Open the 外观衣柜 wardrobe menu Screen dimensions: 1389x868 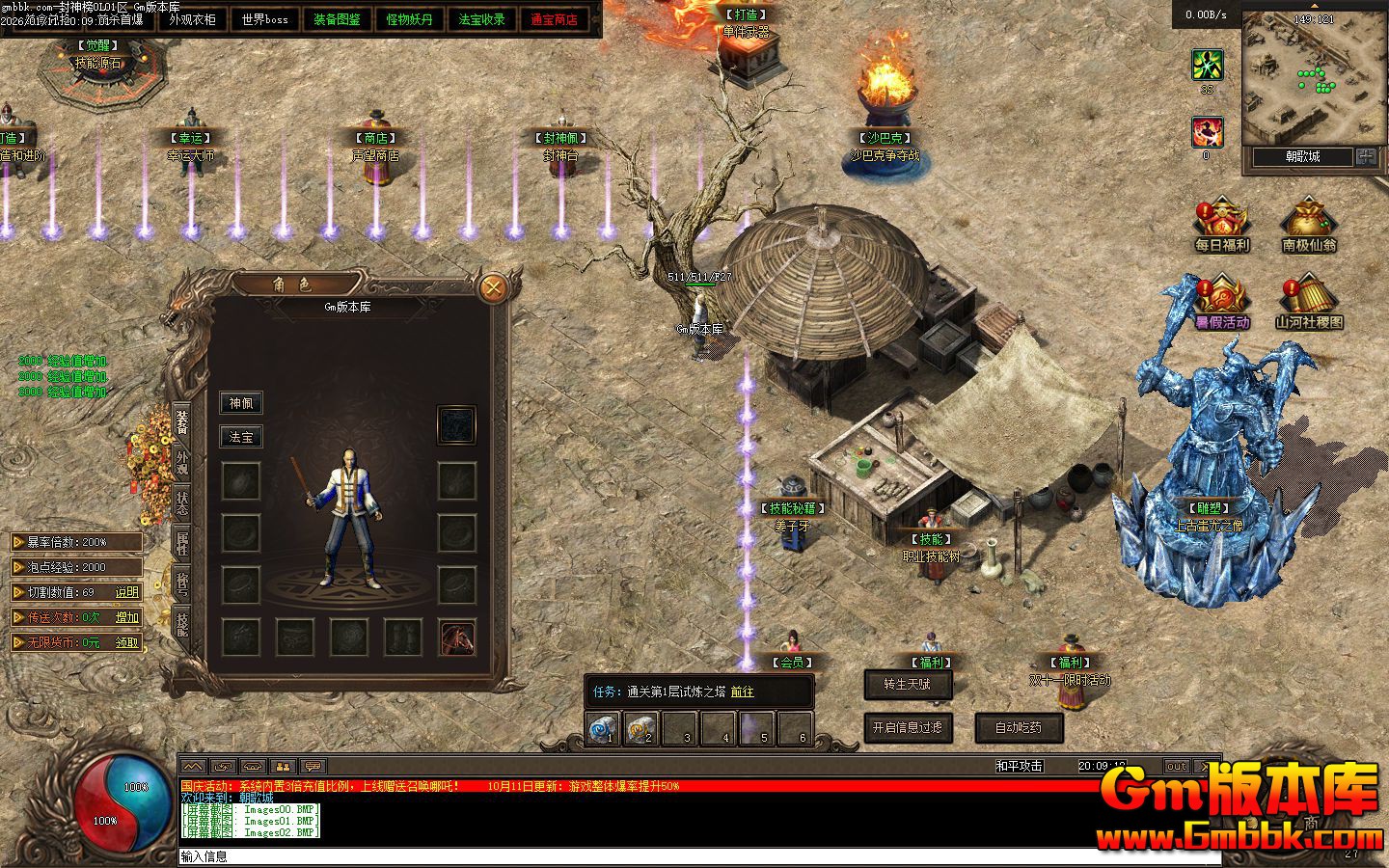pyautogui.click(x=192, y=18)
